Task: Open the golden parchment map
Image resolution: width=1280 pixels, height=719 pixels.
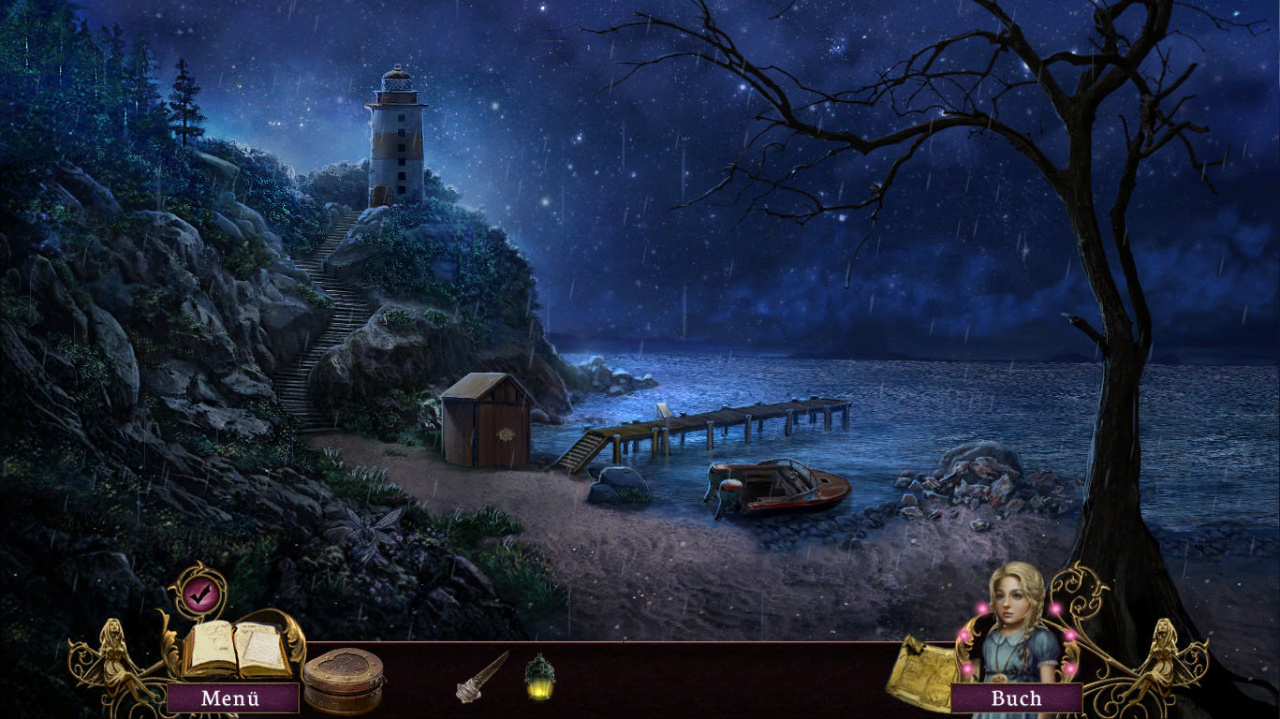Action: tap(918, 671)
